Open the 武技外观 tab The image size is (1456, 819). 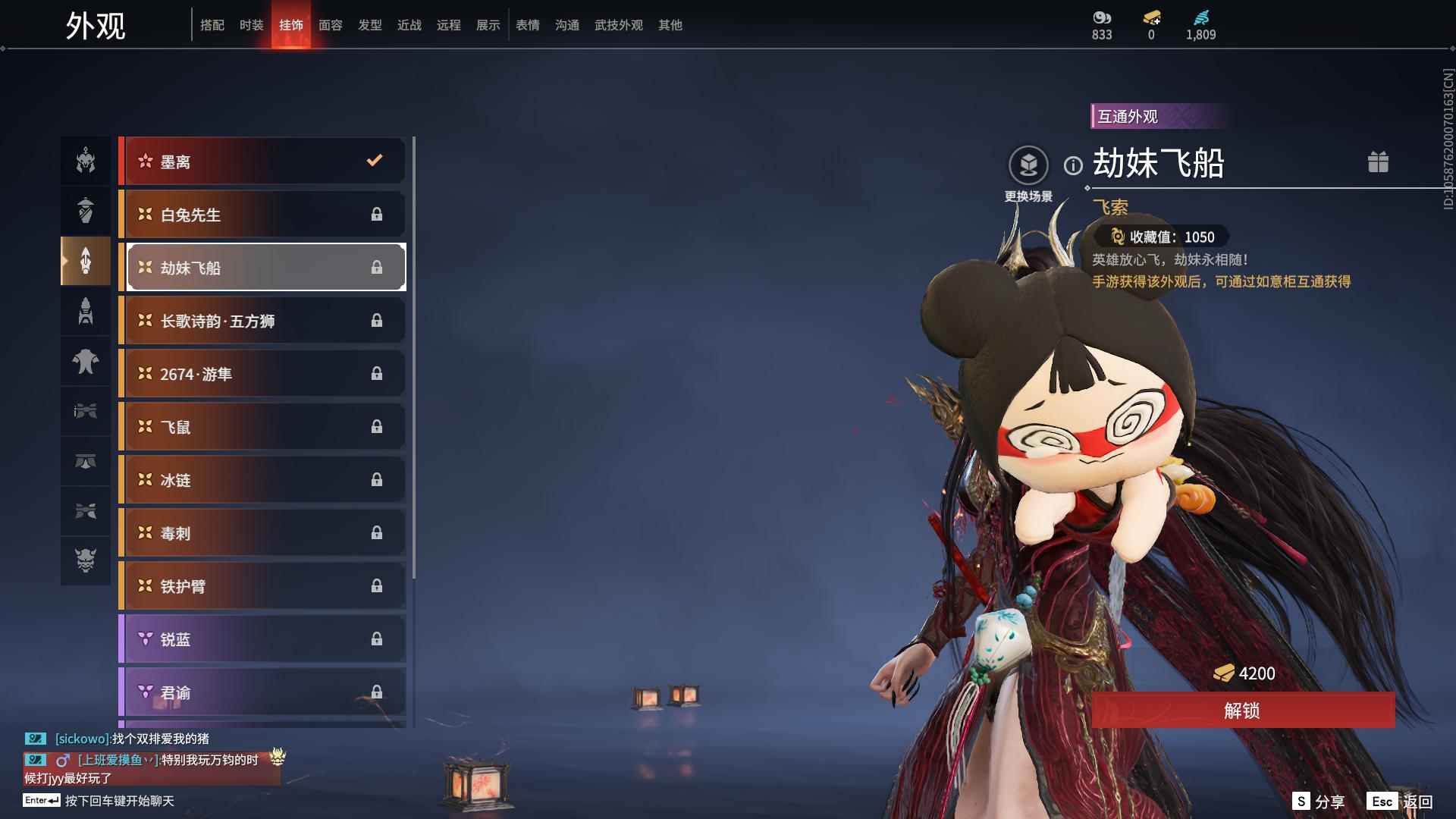[x=618, y=25]
